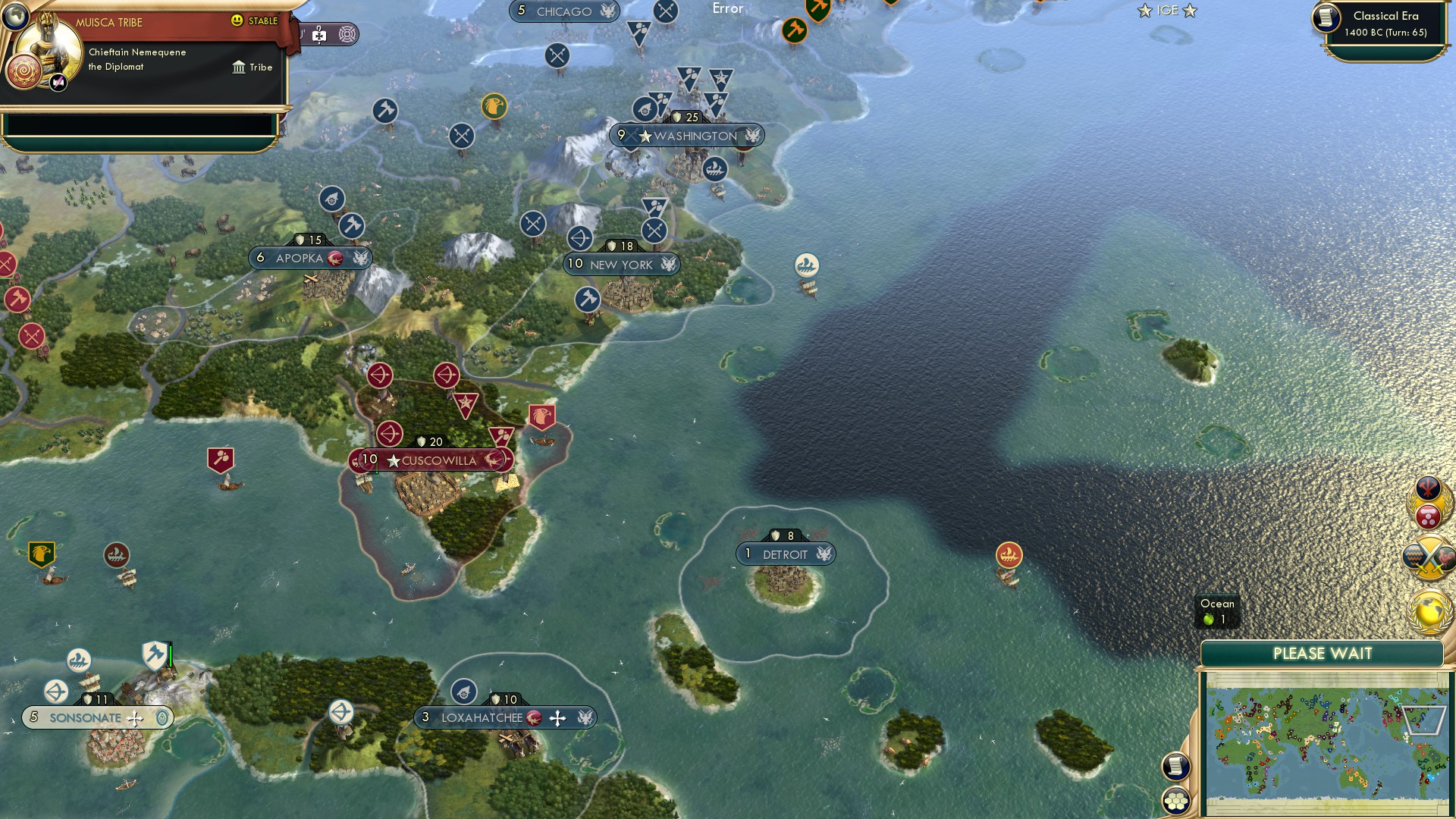Open the Military overview crossed-swords icon
This screenshot has height=819, width=1456.
pyautogui.click(x=1428, y=557)
